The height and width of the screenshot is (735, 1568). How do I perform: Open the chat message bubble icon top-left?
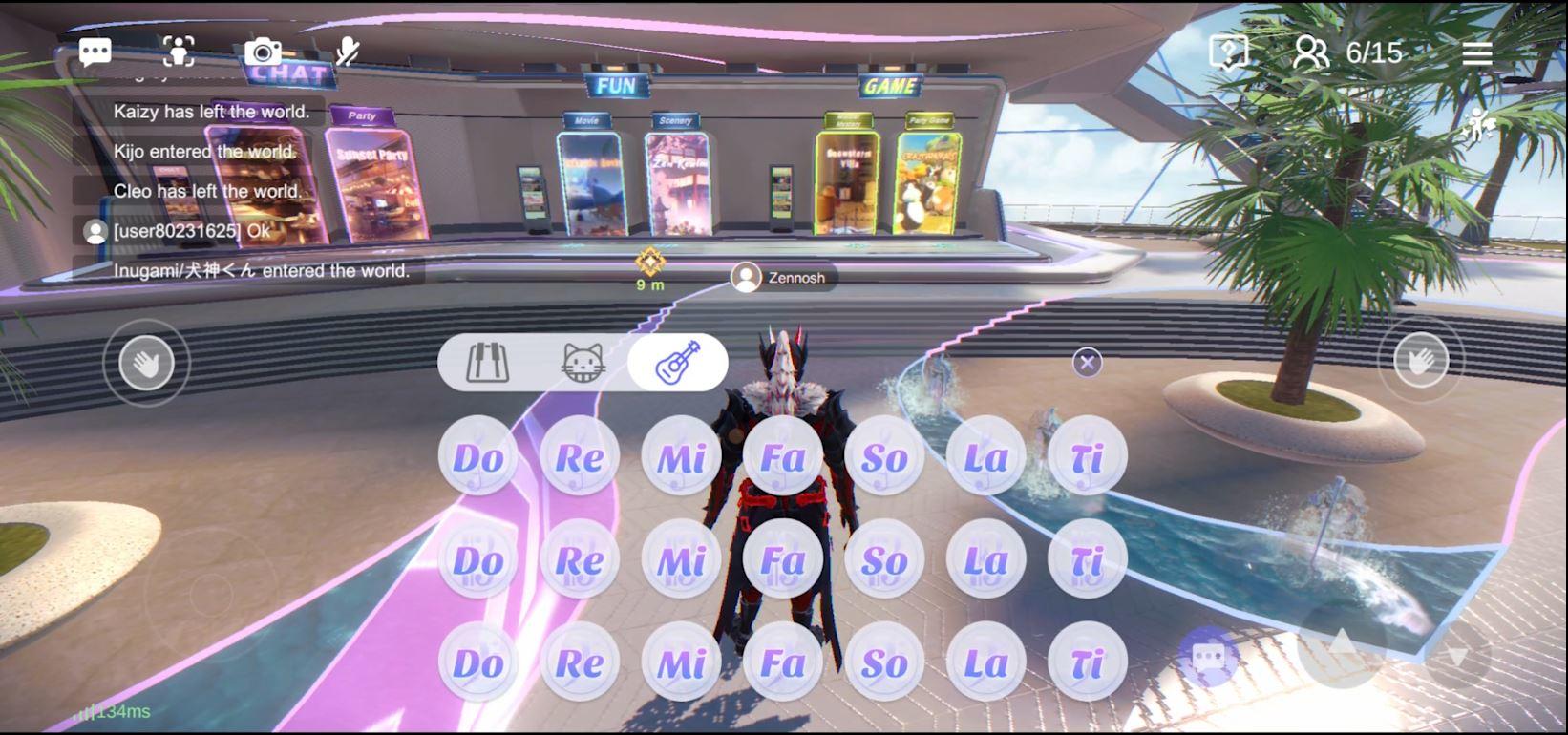95,52
